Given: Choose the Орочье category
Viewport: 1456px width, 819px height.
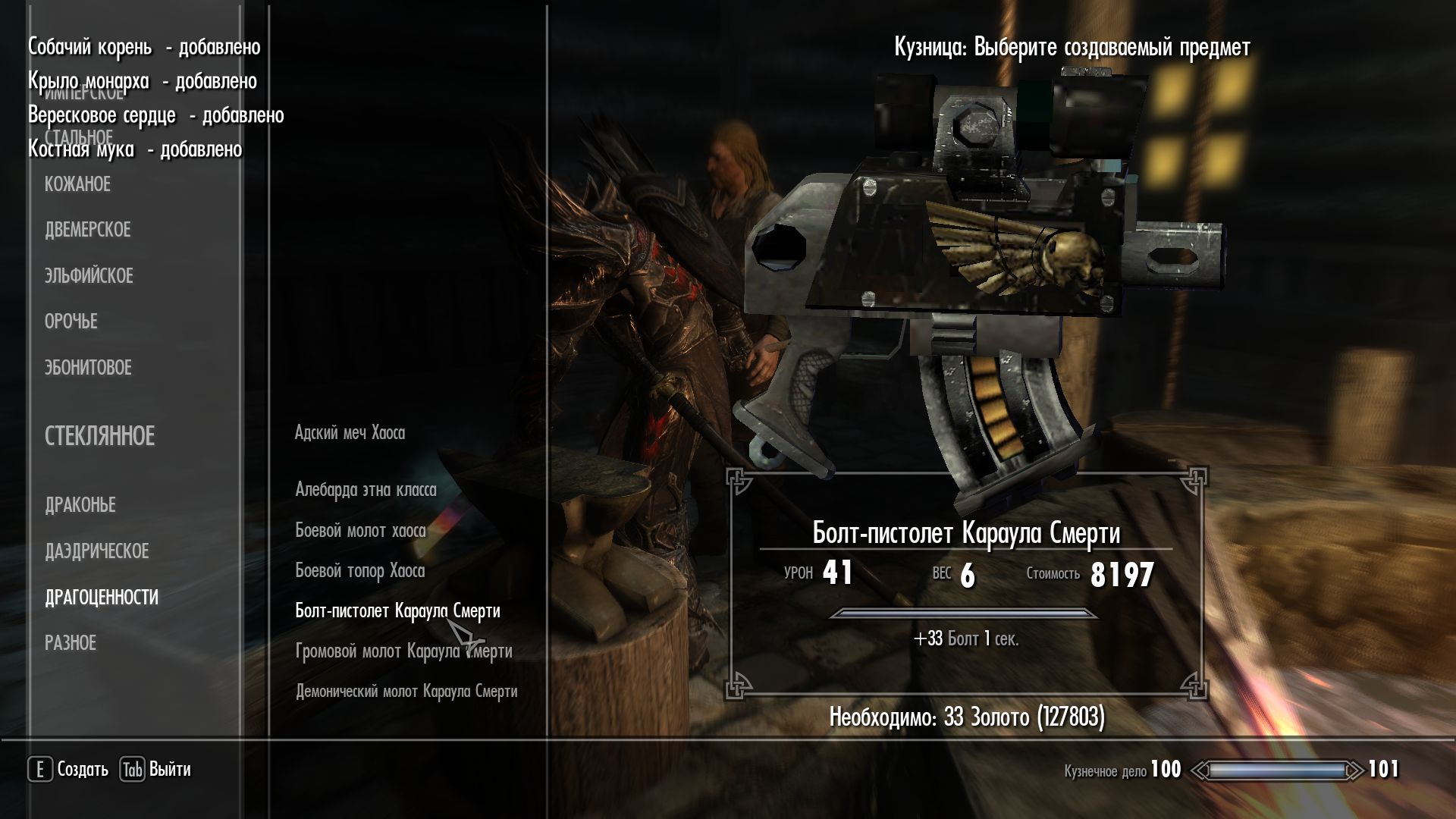Looking at the screenshot, I should pyautogui.click(x=71, y=322).
